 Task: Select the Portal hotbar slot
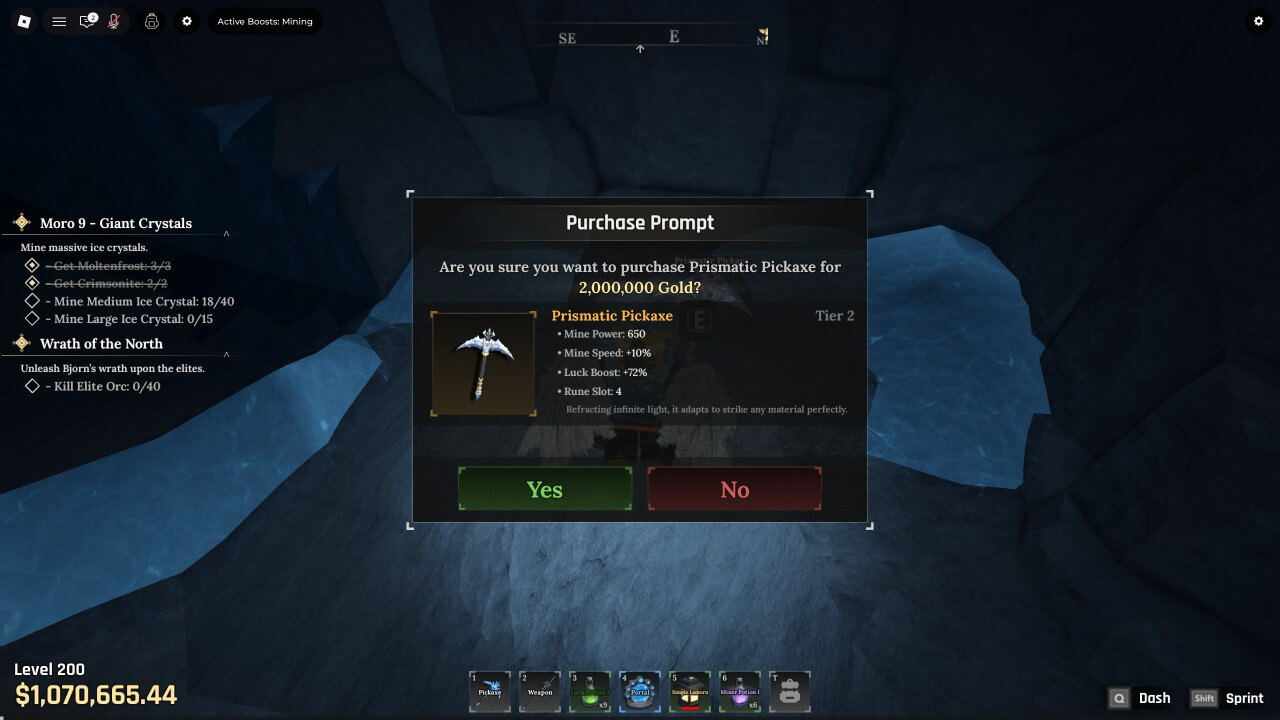(640, 691)
